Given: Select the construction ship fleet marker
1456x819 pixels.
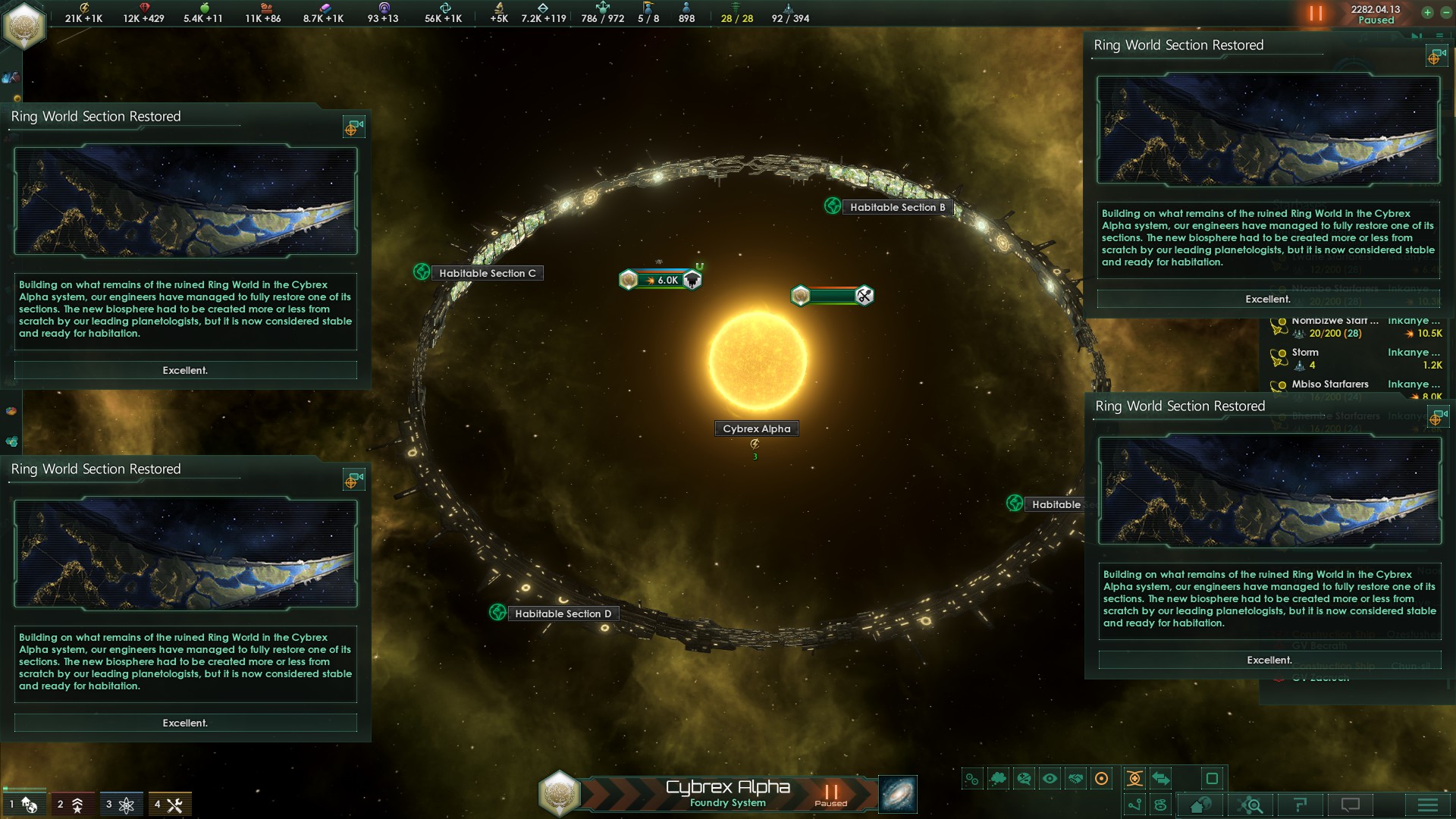Looking at the screenshot, I should click(x=833, y=296).
